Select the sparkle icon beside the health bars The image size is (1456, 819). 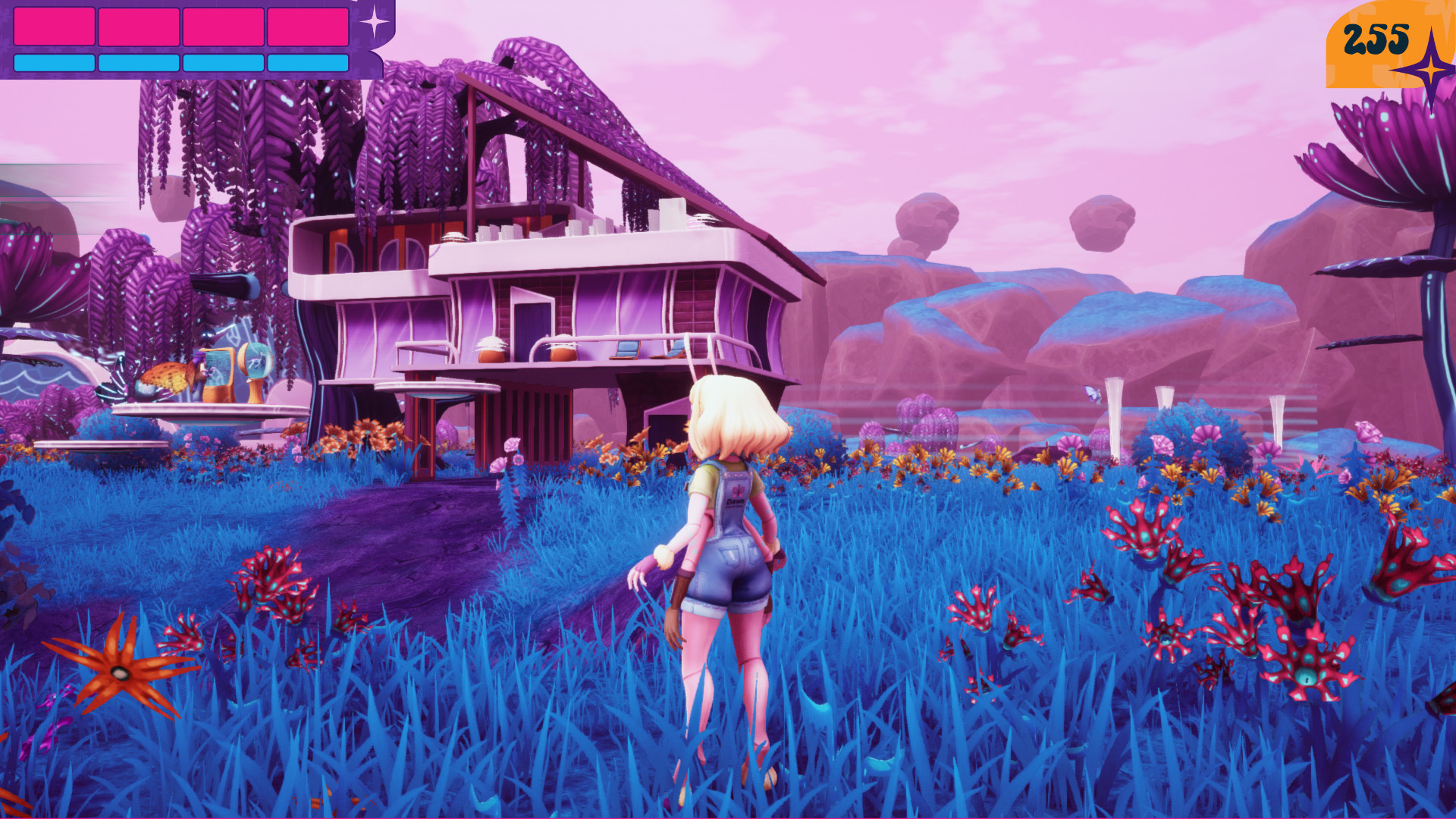coord(374,21)
